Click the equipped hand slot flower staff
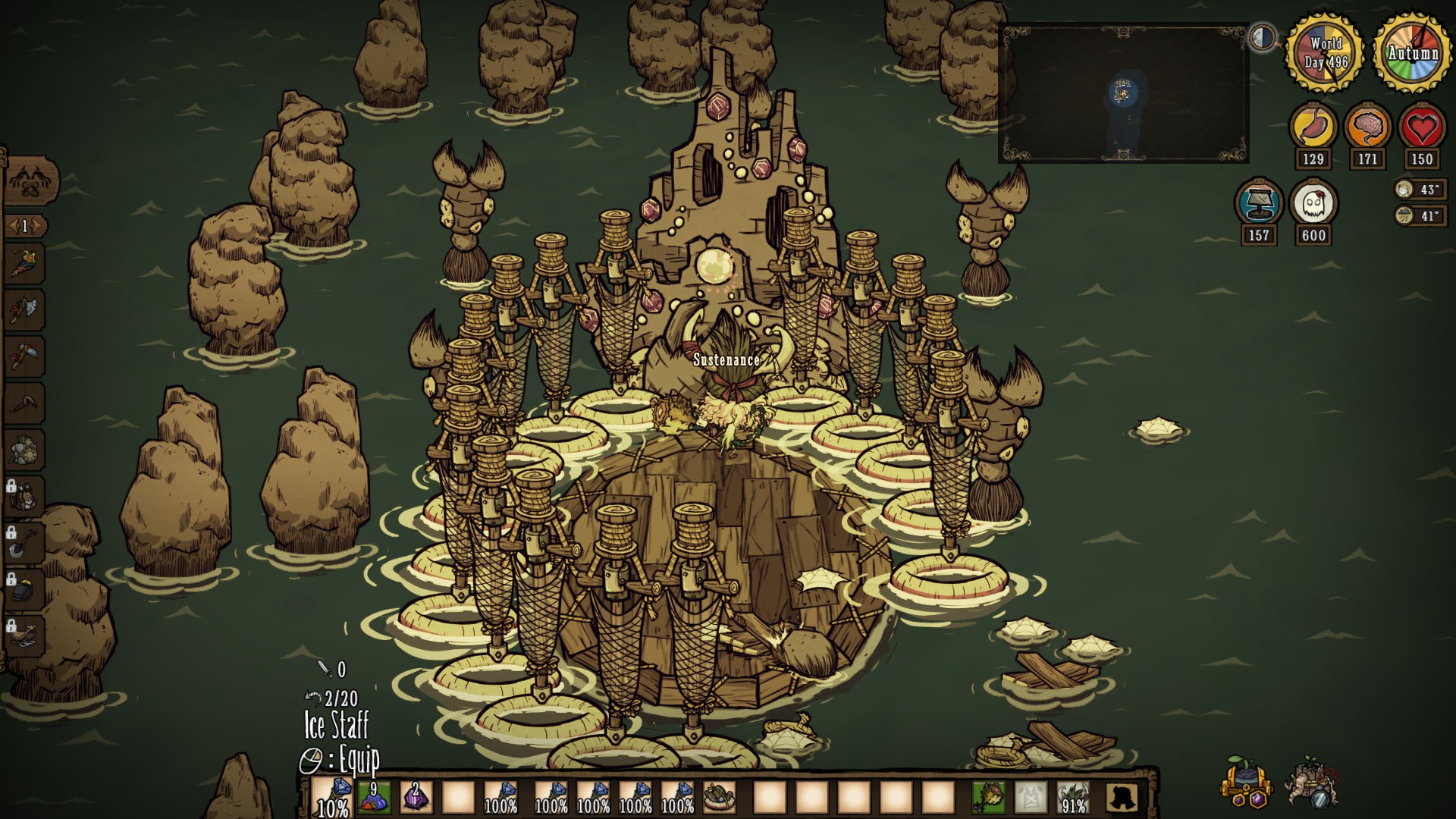 tap(989, 798)
